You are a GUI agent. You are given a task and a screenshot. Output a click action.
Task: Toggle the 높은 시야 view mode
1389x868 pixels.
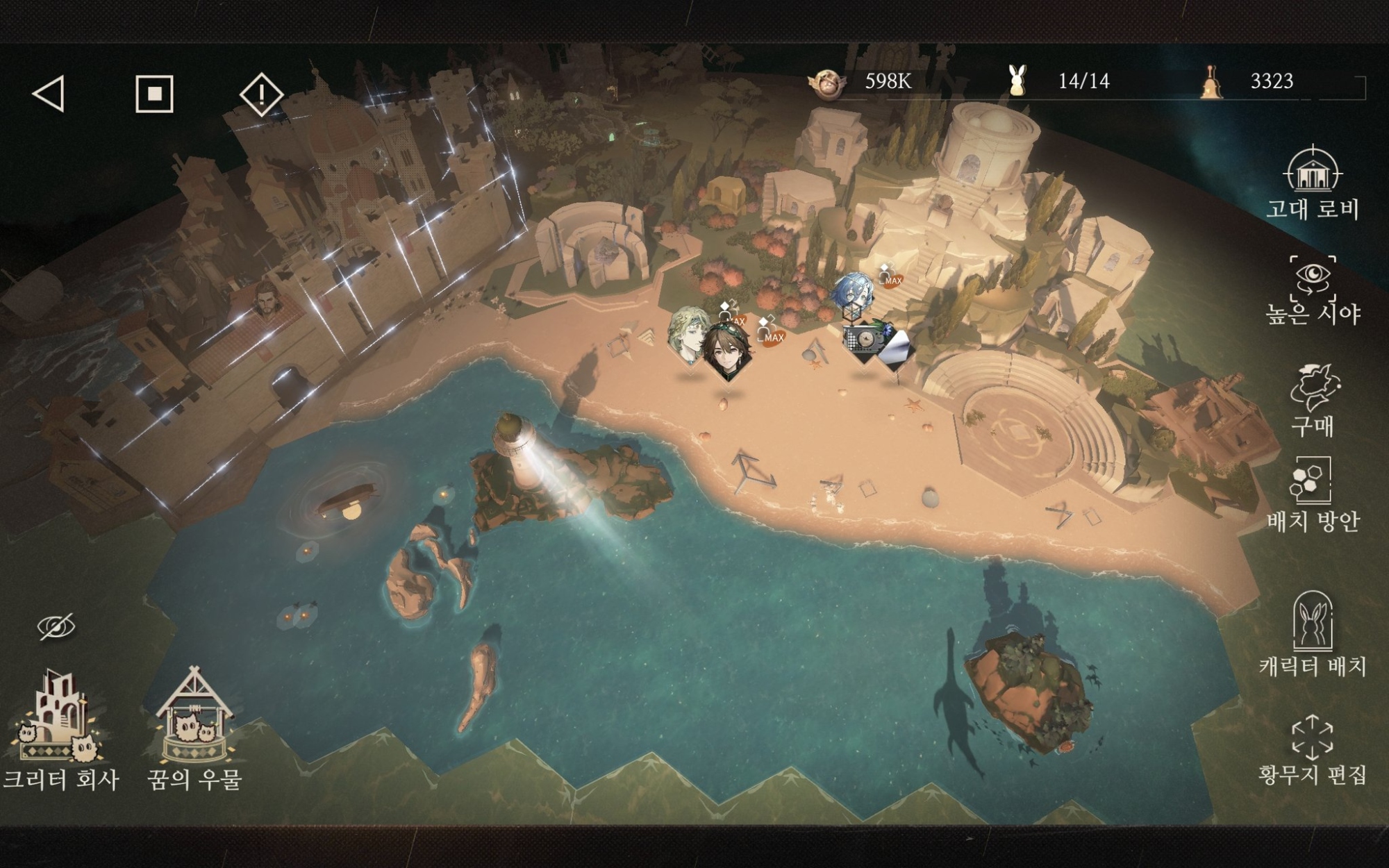pyautogui.click(x=1312, y=290)
